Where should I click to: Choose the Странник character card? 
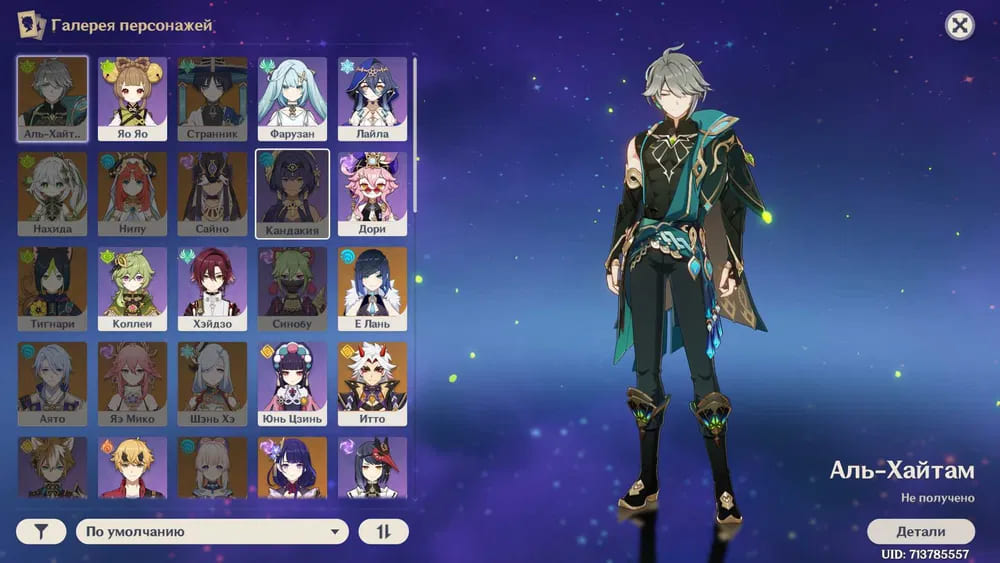(212, 97)
